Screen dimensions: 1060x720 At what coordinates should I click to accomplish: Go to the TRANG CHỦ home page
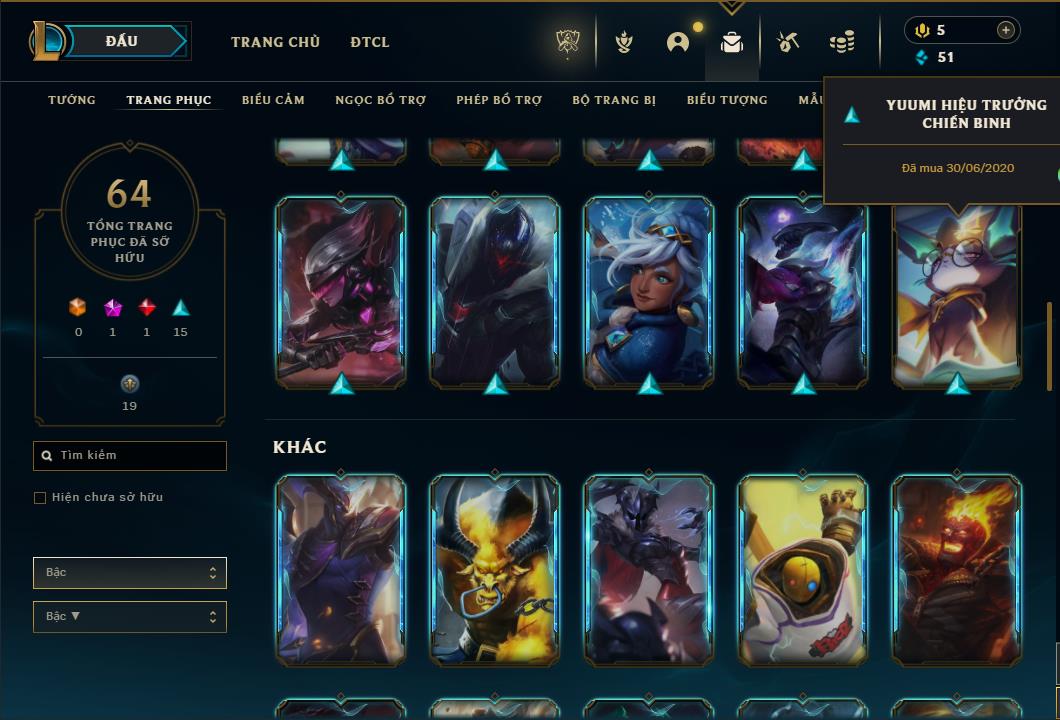click(x=275, y=42)
